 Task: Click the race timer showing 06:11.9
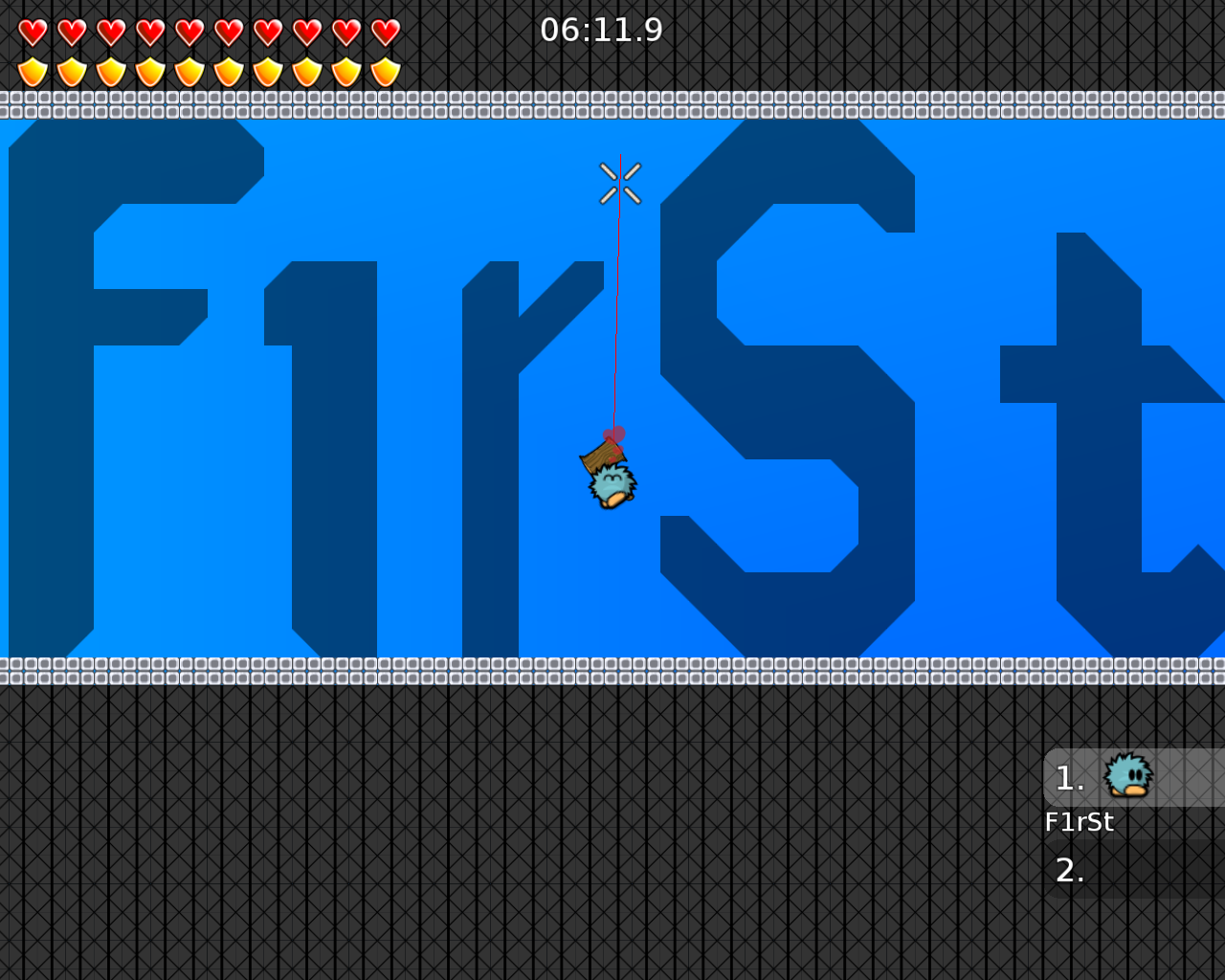603,30
